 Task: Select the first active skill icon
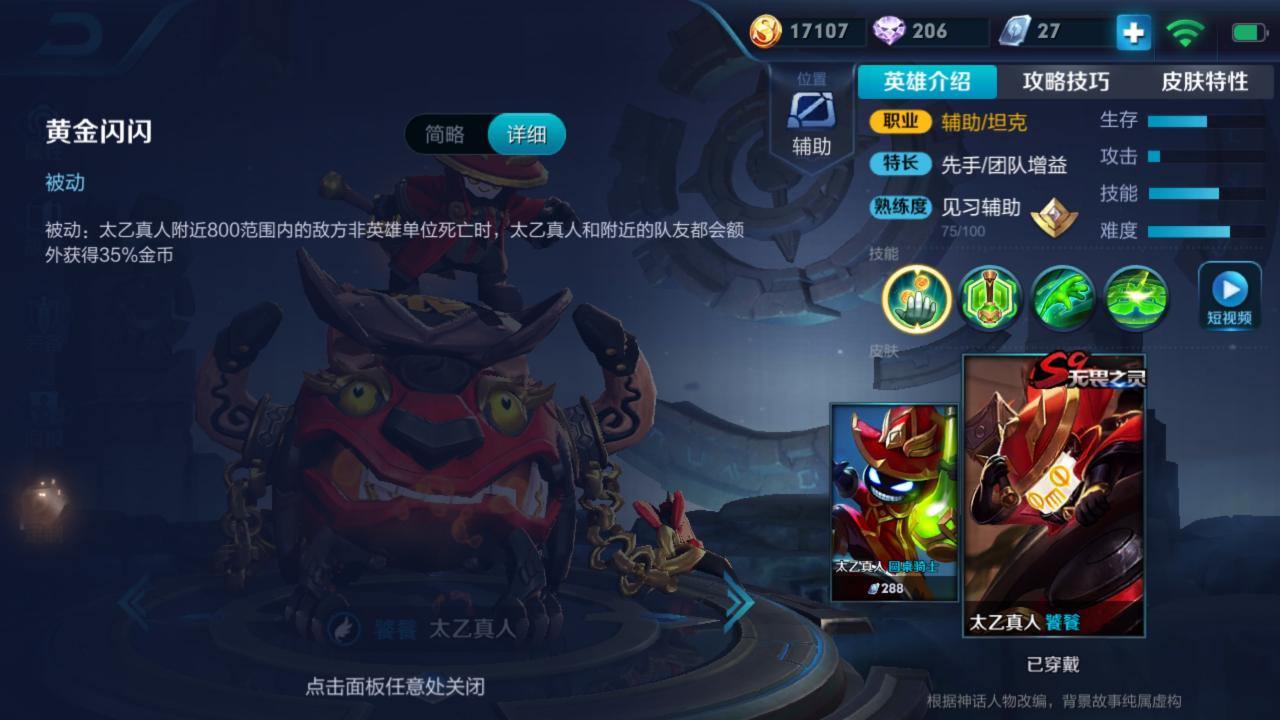coord(989,298)
